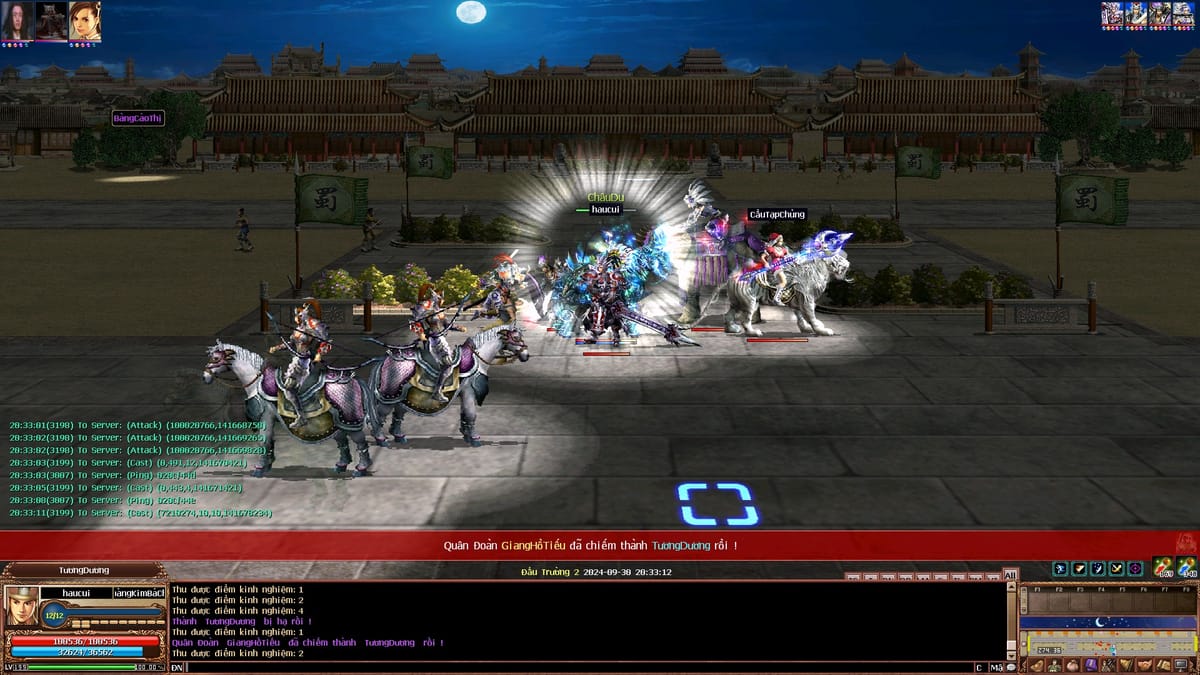This screenshot has height=675, width=1200.
Task: Click the "Mã" button beside chat input
Action: click(996, 667)
